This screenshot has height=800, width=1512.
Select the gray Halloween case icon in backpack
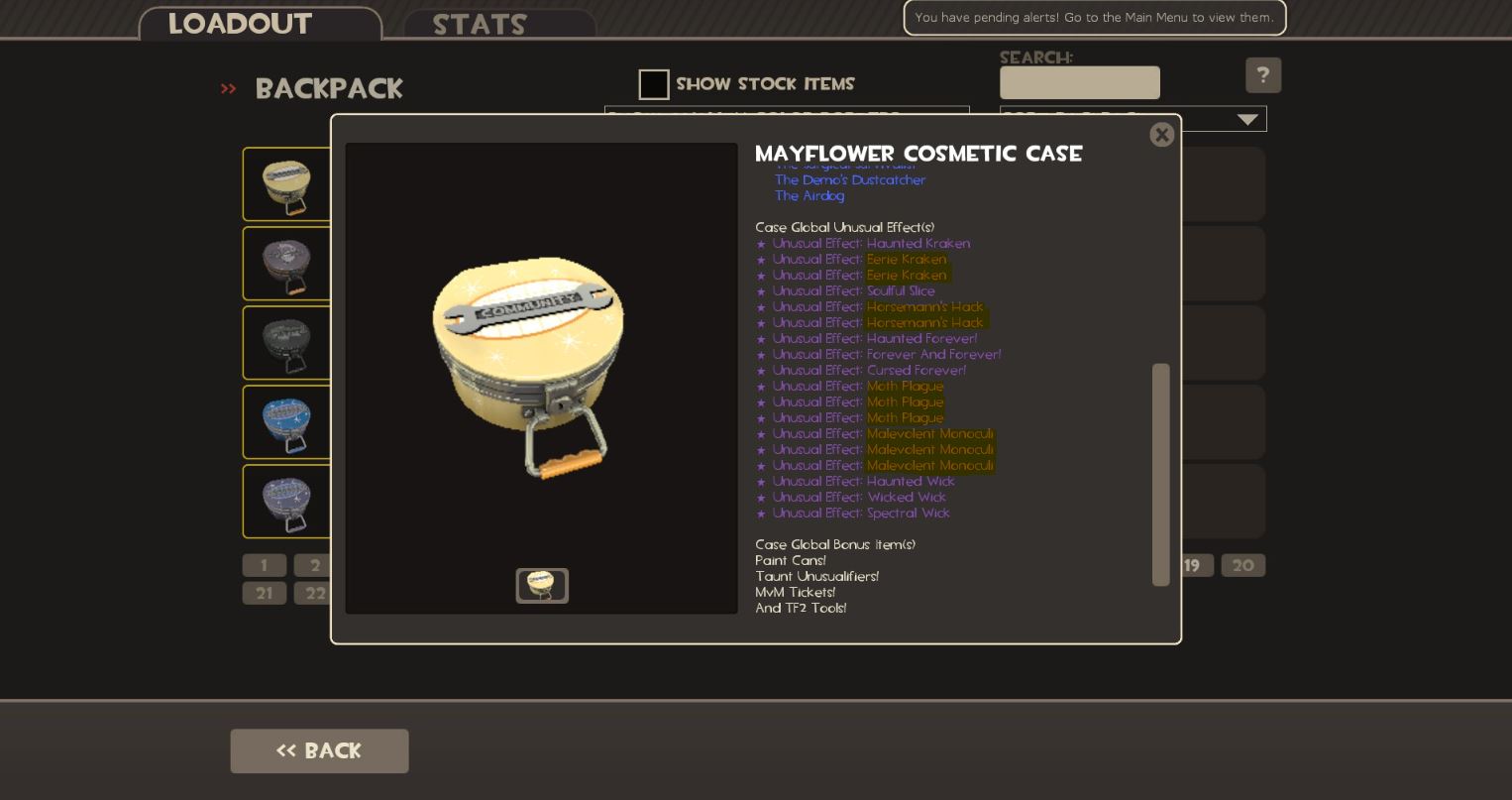pos(286,342)
